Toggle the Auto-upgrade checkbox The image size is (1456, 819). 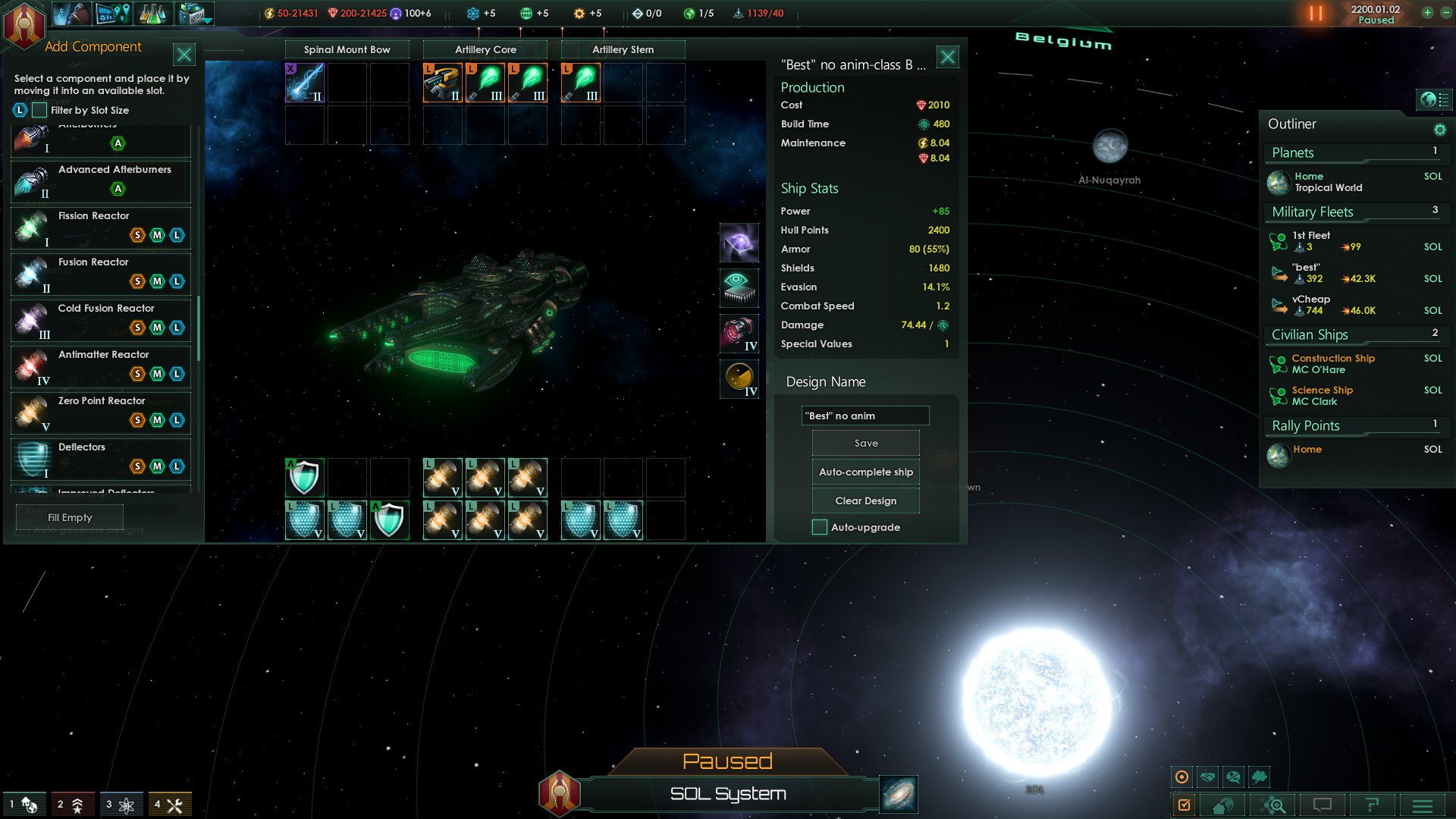820,528
